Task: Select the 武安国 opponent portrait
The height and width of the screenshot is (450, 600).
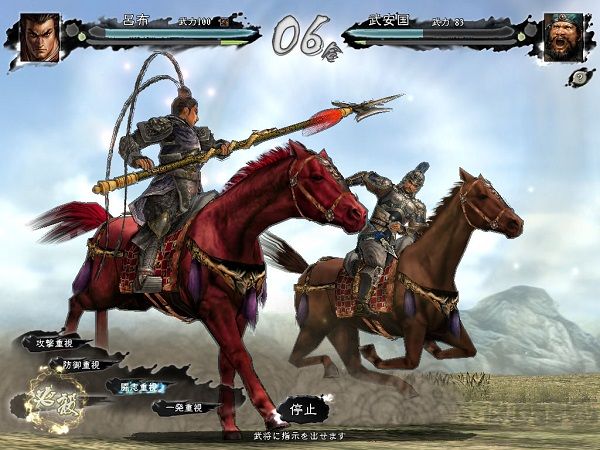Action: 564,36
